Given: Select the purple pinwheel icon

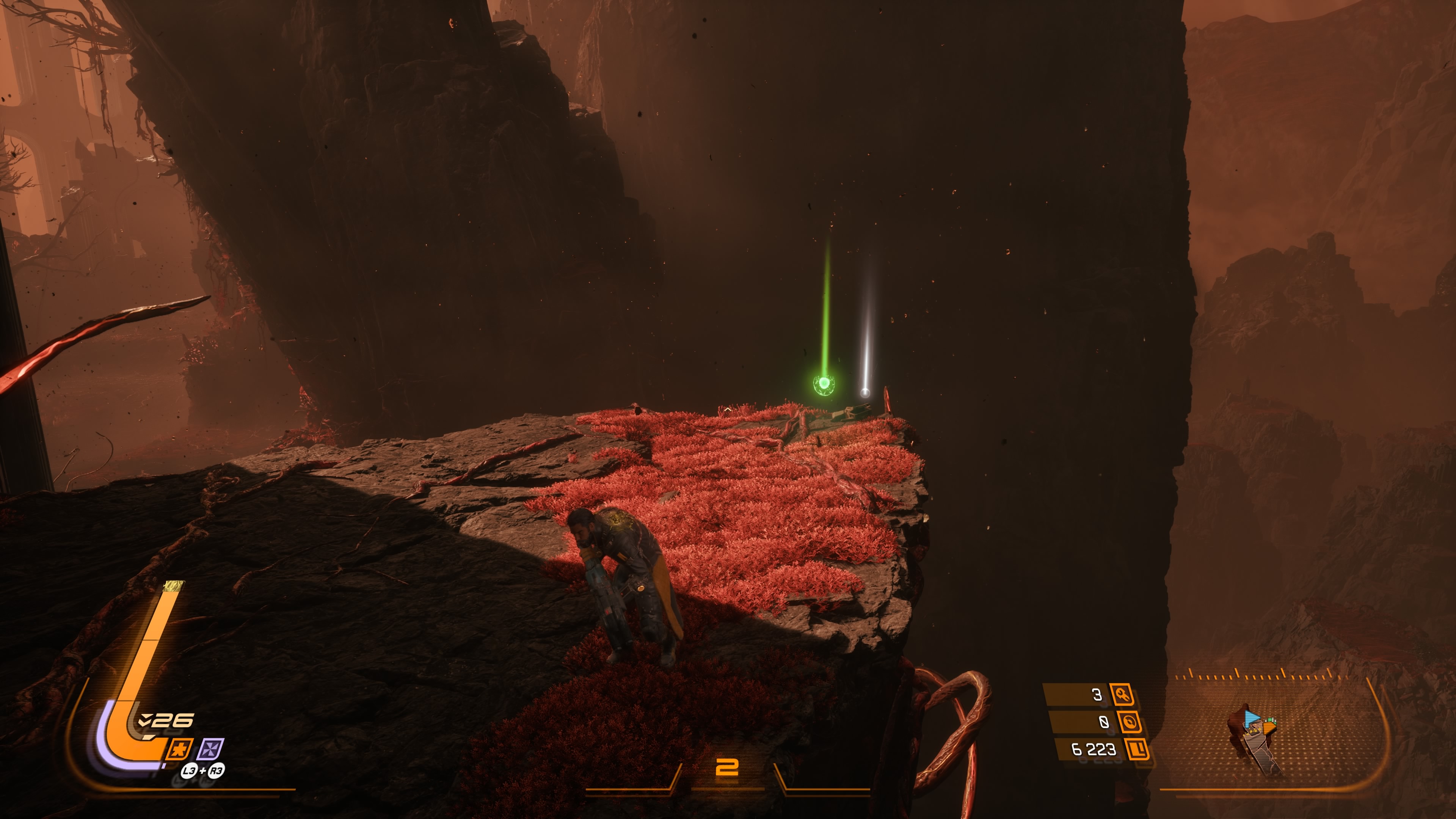Looking at the screenshot, I should coord(211,750).
